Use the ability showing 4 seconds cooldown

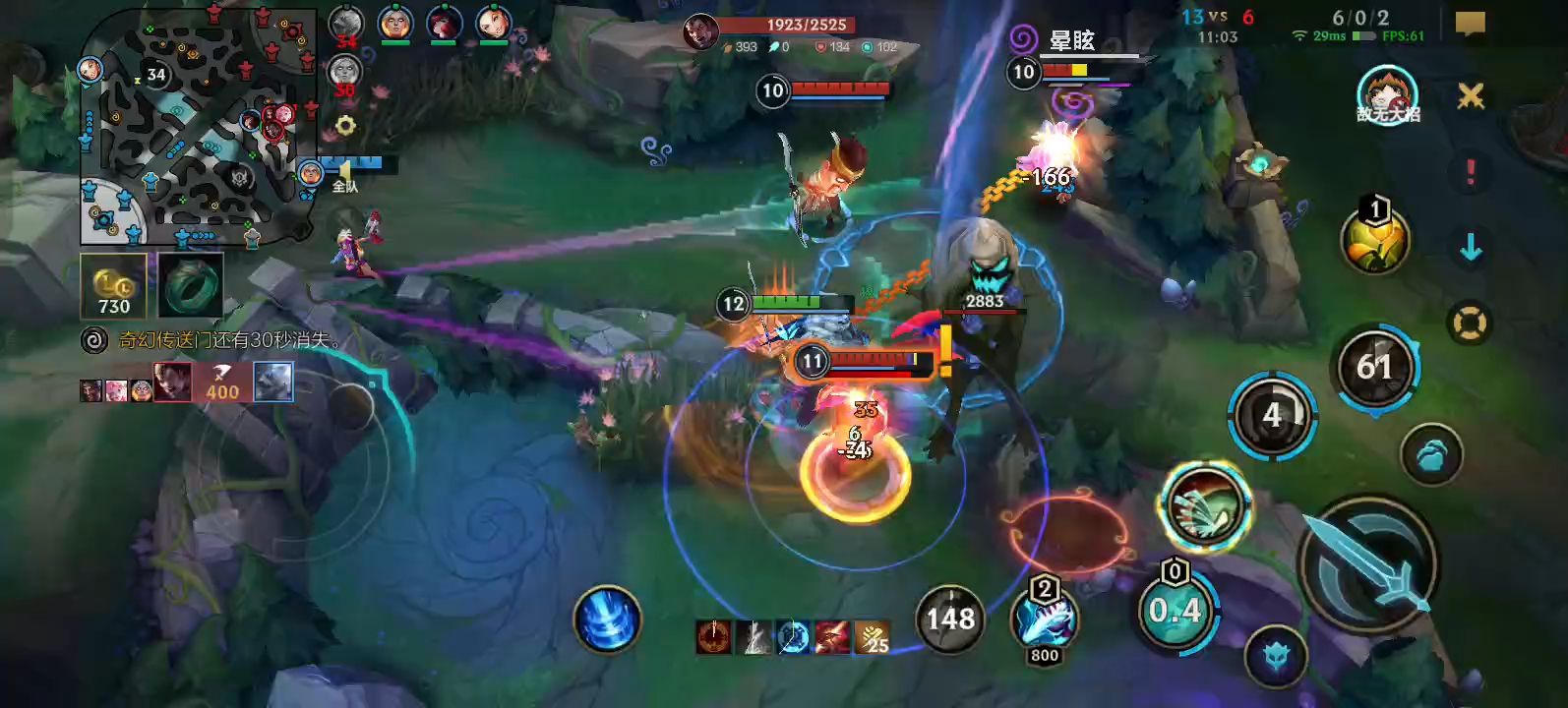[x=1272, y=415]
